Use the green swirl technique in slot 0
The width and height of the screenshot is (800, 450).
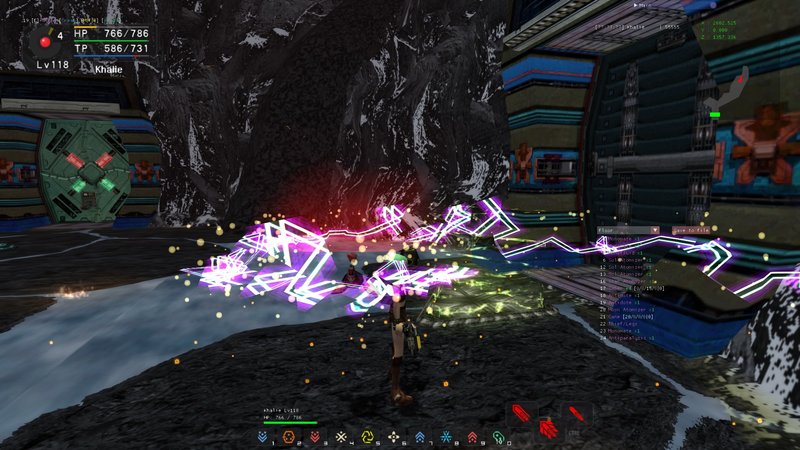[498, 437]
